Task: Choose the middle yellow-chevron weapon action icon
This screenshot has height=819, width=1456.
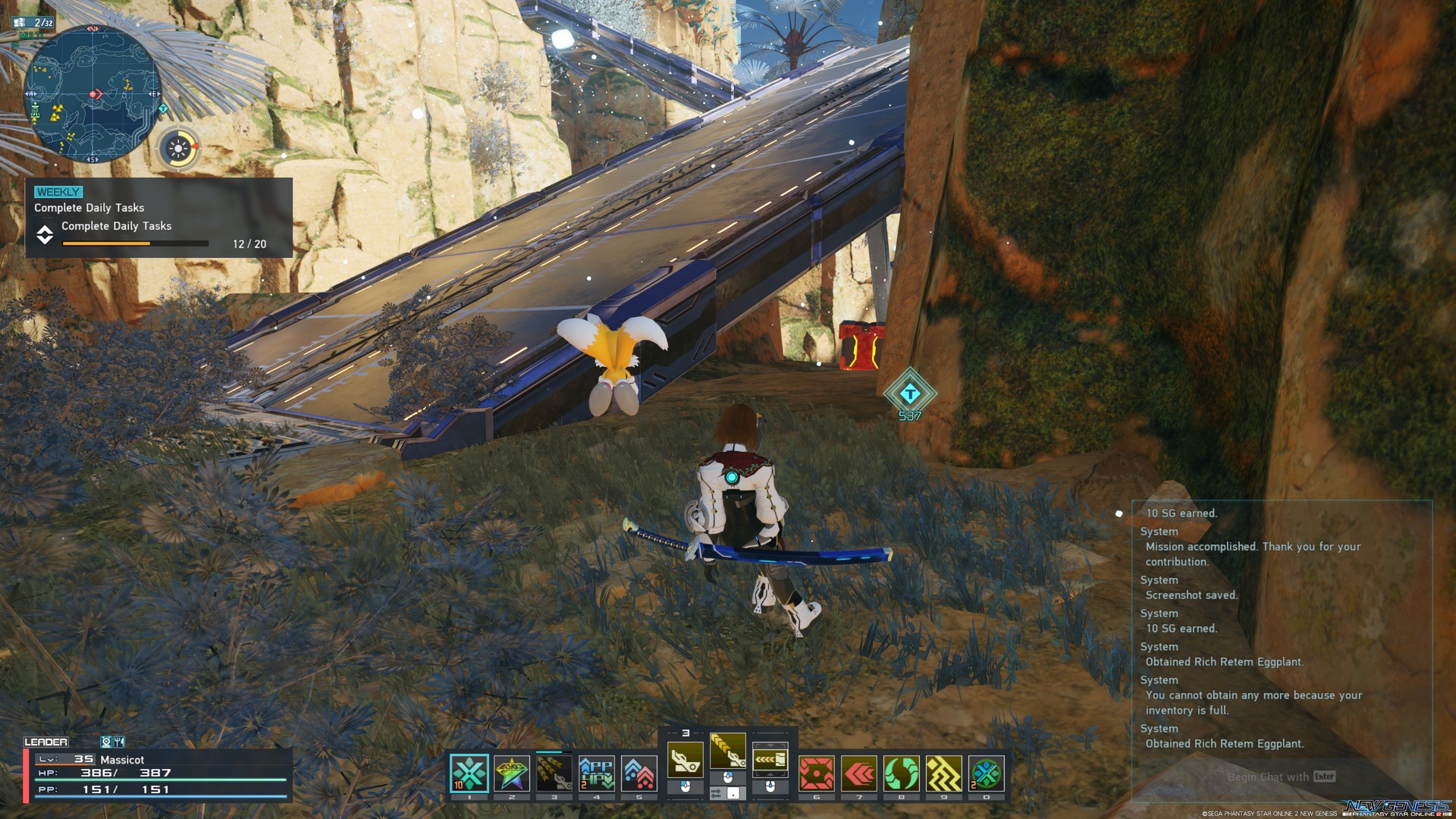Action: point(727,752)
